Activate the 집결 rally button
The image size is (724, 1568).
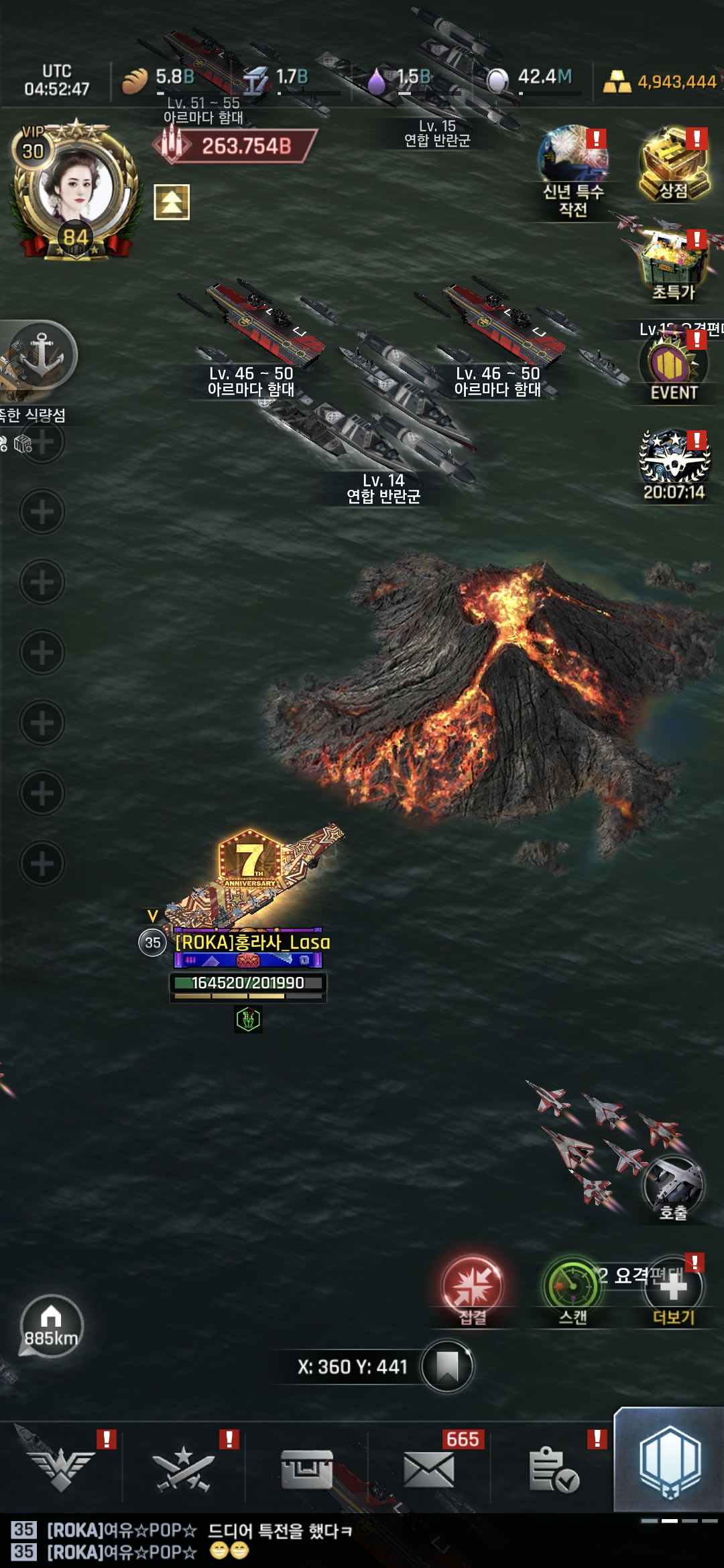[x=472, y=1289]
